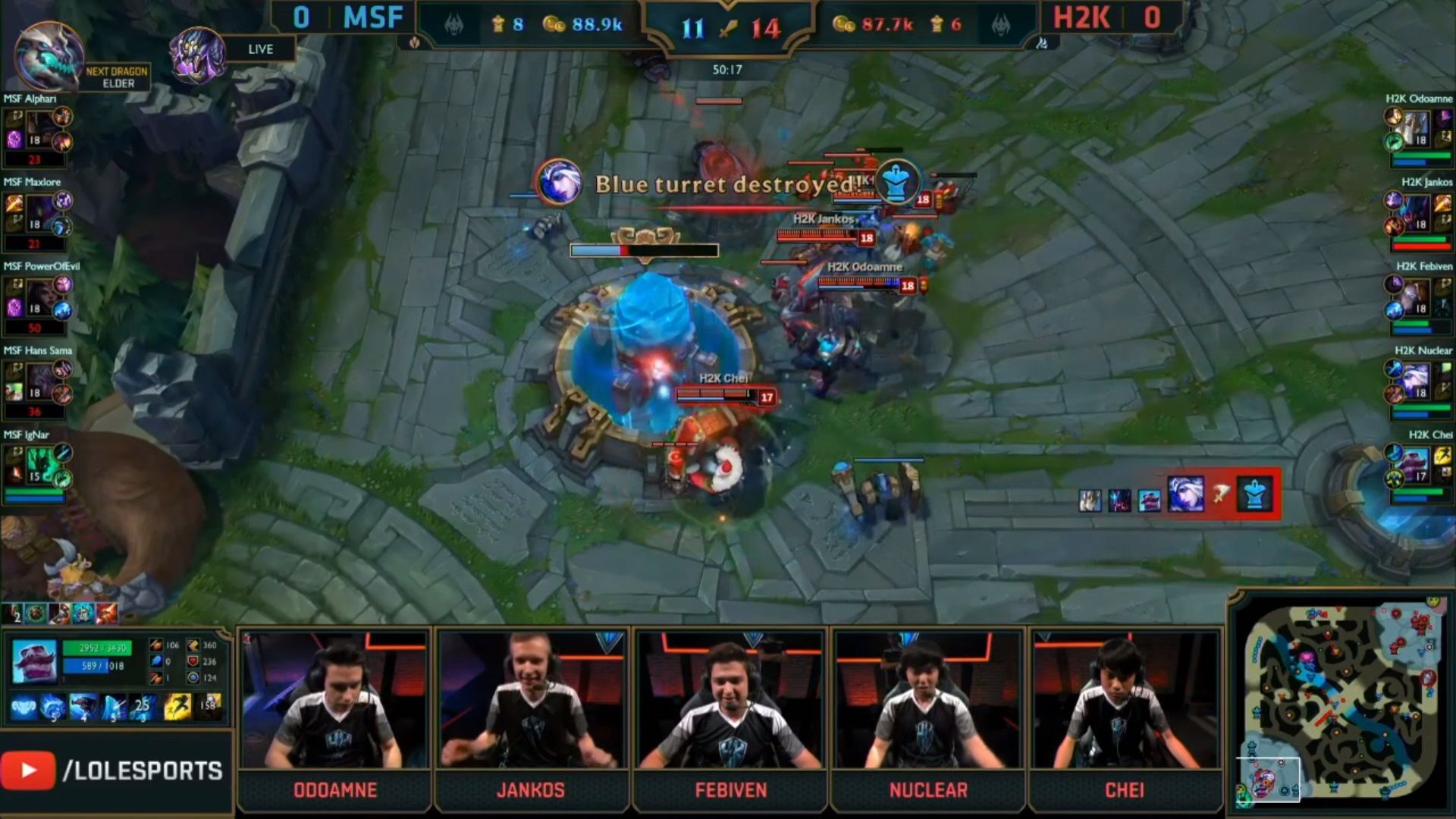Choose MSF PowerOfEvil's champion portrait in team list
The height and width of the screenshot is (819, 1456).
pyautogui.click(x=39, y=296)
